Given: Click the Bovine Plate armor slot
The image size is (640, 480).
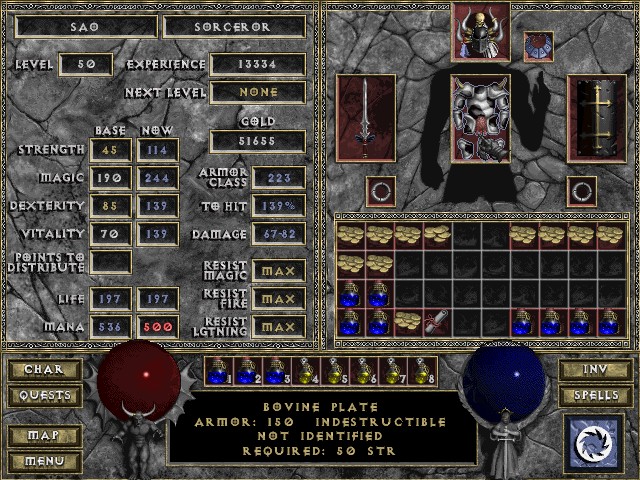Looking at the screenshot, I should (482, 119).
